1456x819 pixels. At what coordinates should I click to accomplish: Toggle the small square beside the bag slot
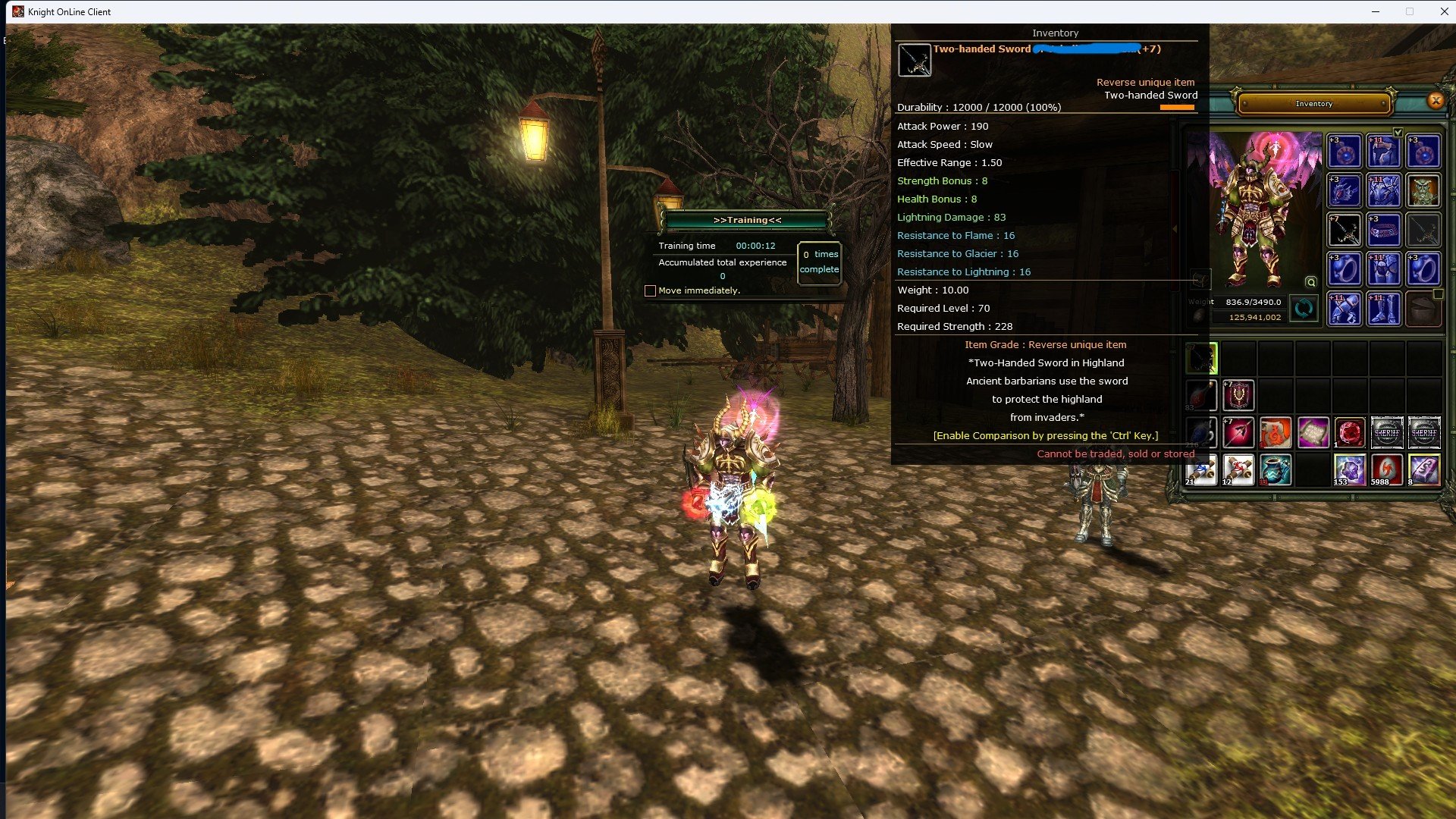pyautogui.click(x=1439, y=295)
